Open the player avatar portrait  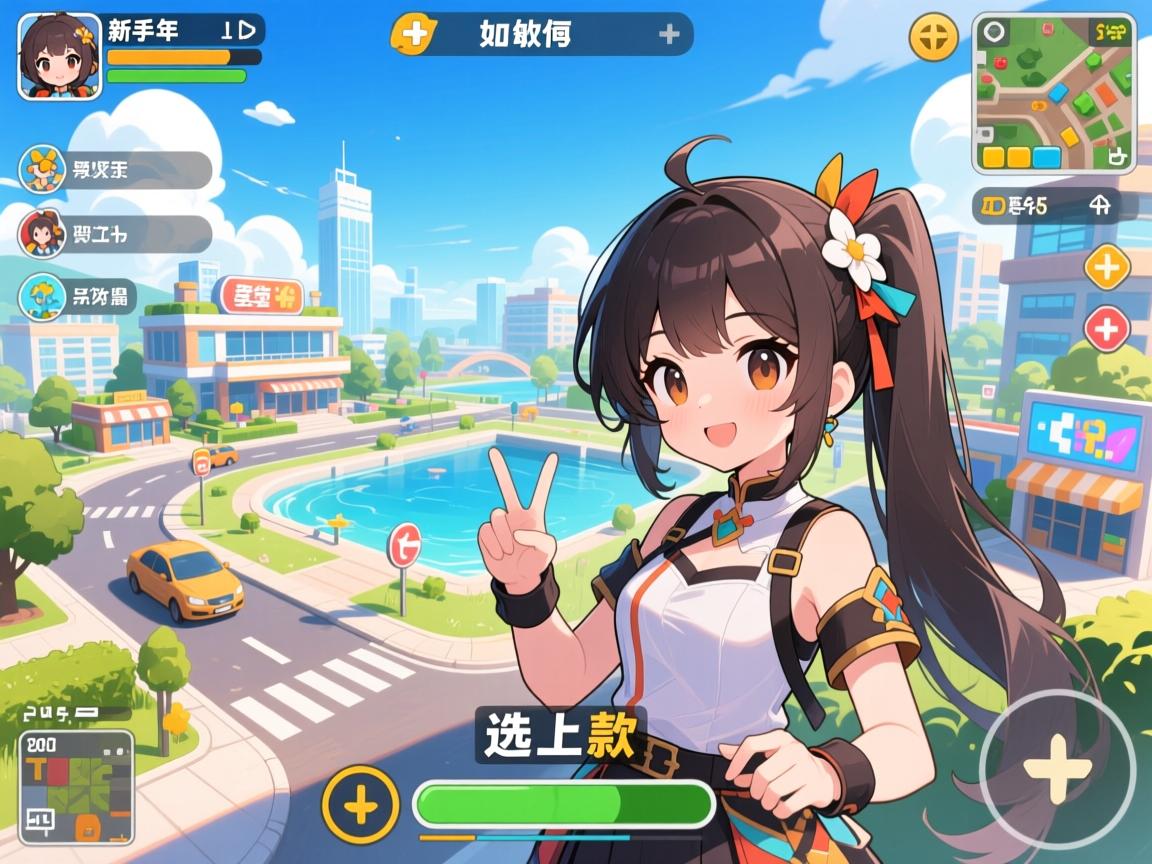59,56
